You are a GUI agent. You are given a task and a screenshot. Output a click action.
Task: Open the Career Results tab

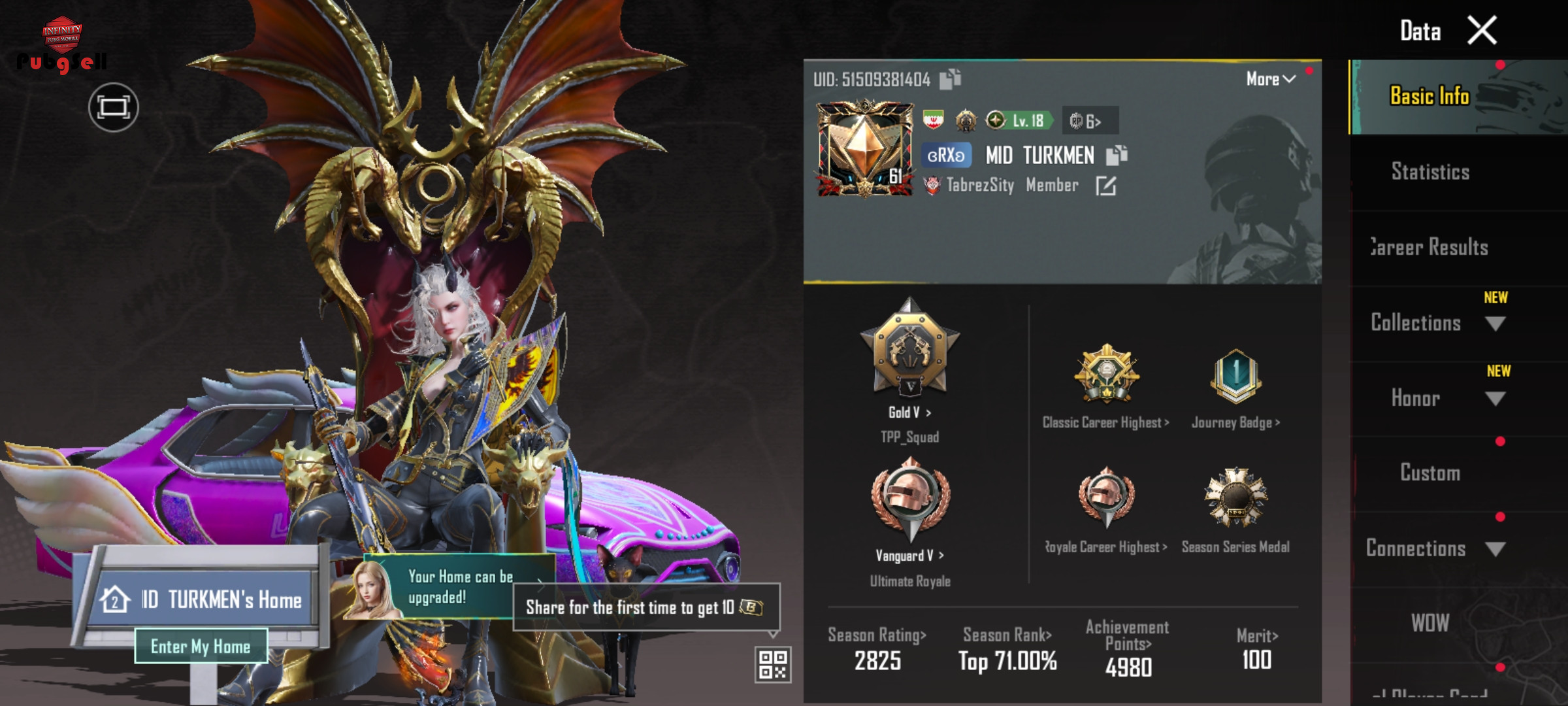pos(1430,247)
